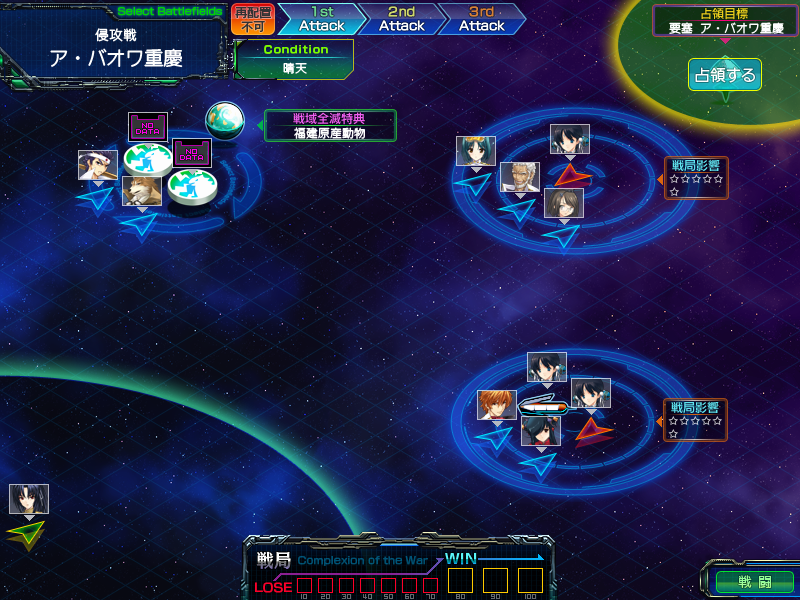Viewport: 800px width, 600px height.
Task: Select the pipe-smoking hat commander portrait
Action: coord(98,165)
